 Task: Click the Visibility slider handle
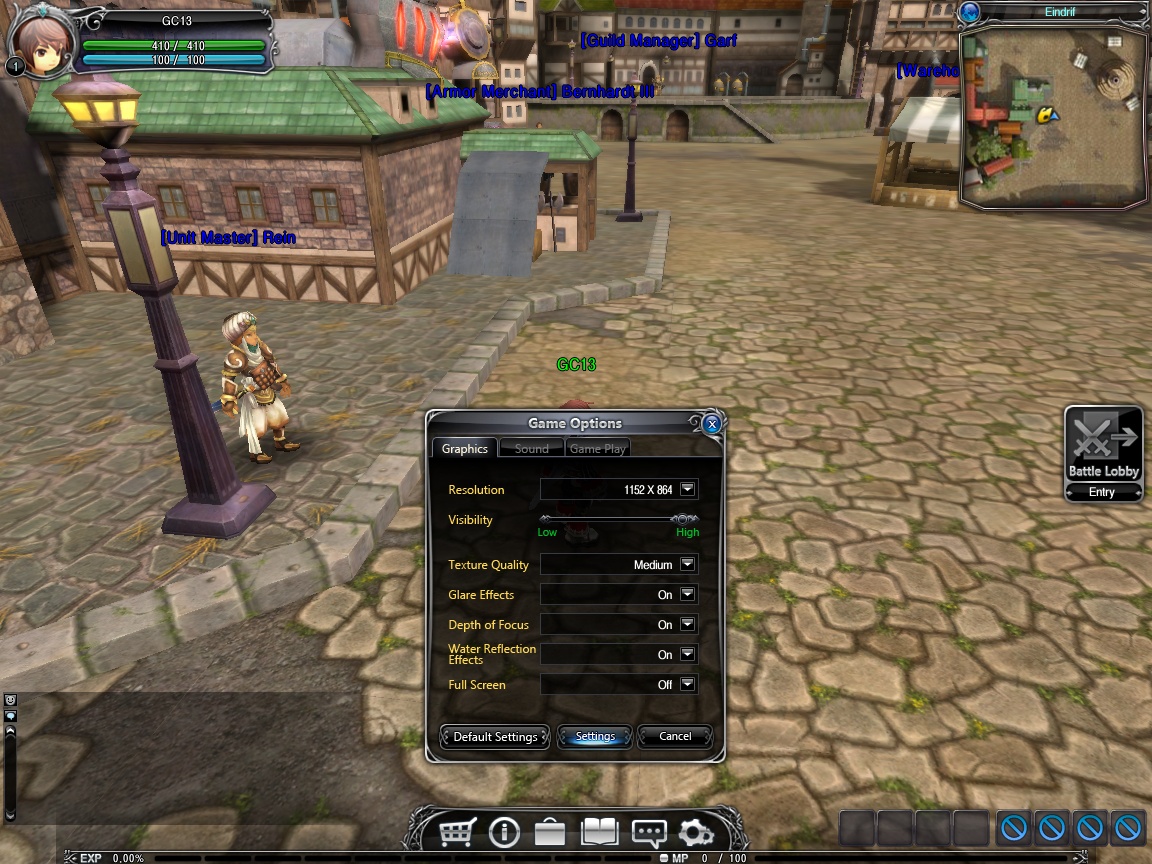(x=683, y=519)
